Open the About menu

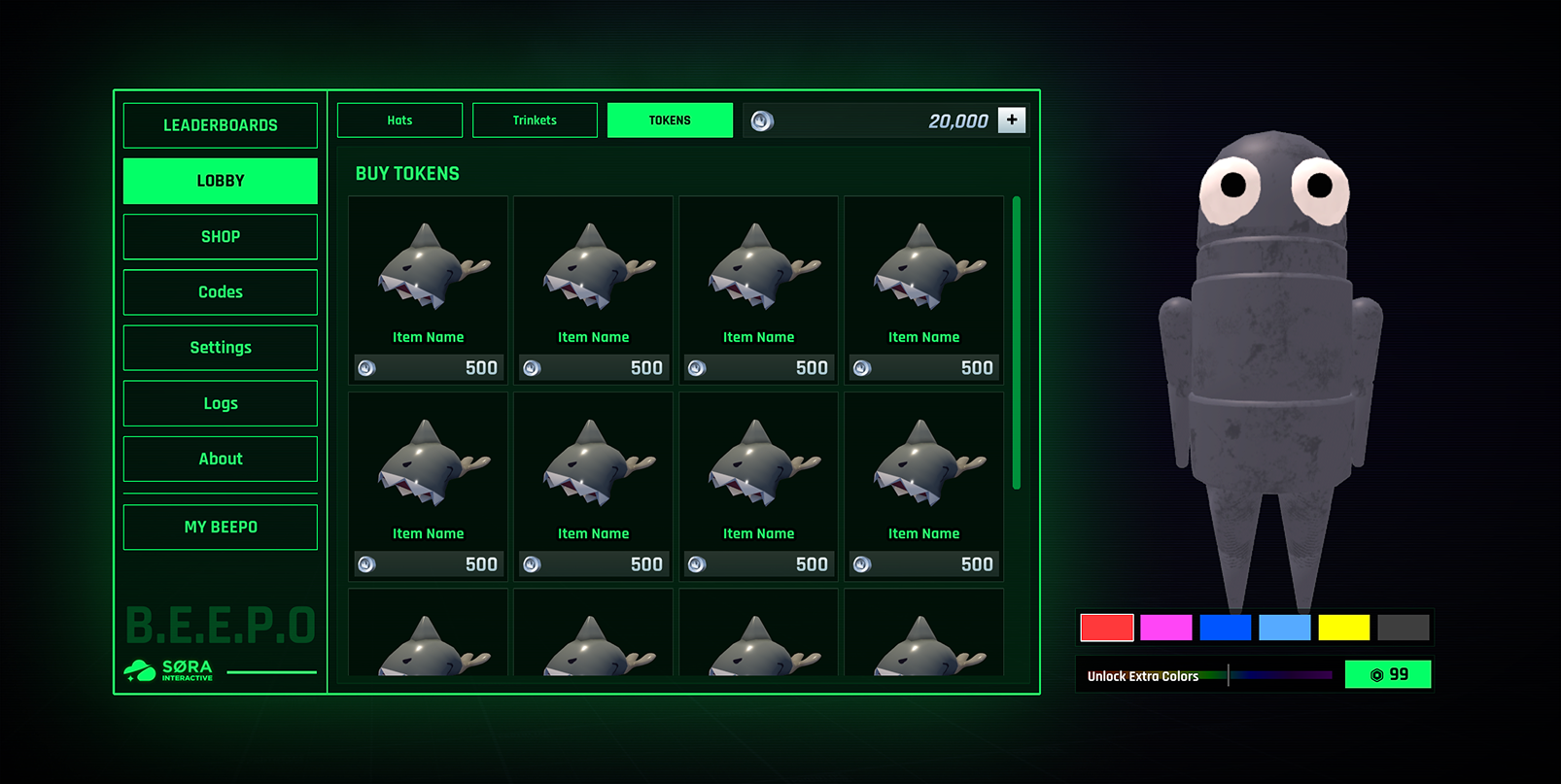[221, 459]
